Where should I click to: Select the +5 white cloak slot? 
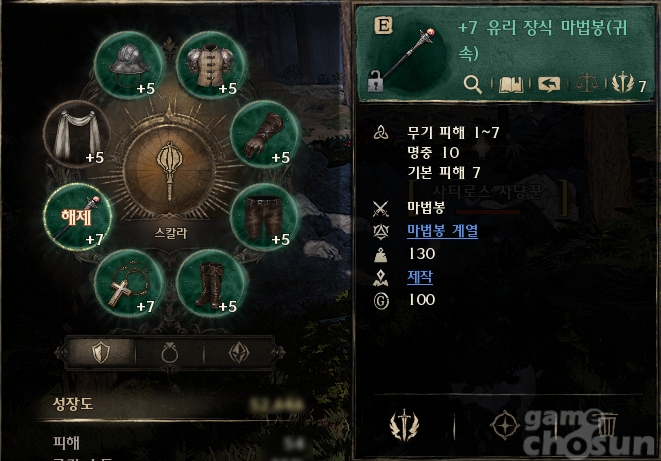click(77, 135)
